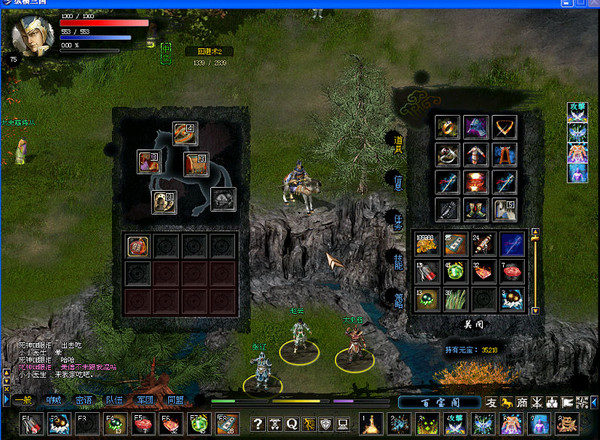Open the question mark help button
This screenshot has width=600, height=440.
pos(258,424)
